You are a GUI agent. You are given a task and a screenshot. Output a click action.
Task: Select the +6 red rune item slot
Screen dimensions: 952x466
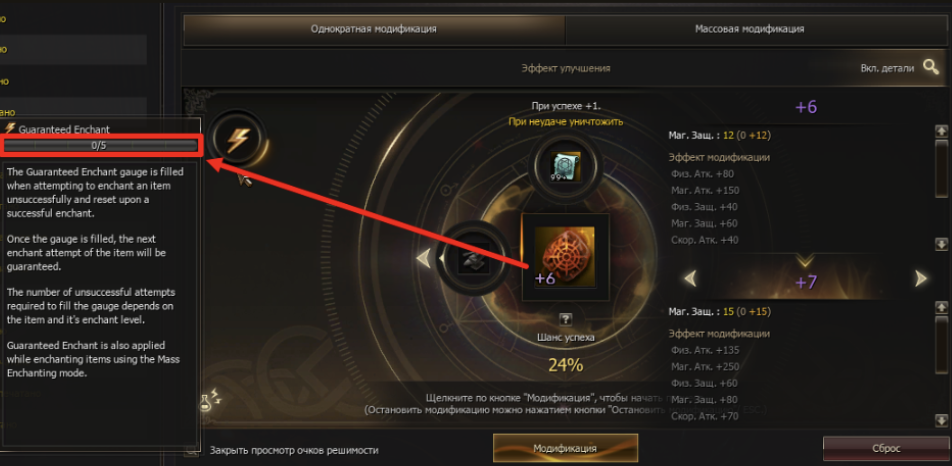[x=565, y=250]
